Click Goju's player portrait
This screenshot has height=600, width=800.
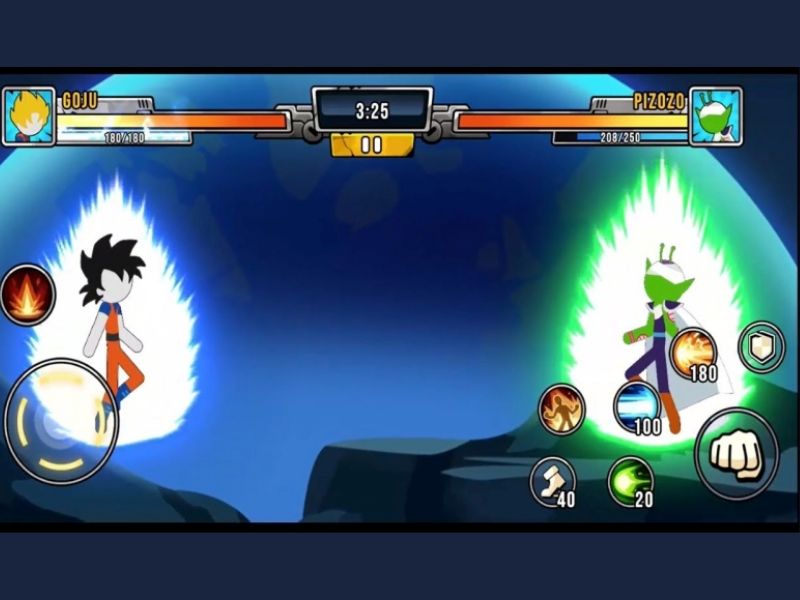[x=28, y=116]
